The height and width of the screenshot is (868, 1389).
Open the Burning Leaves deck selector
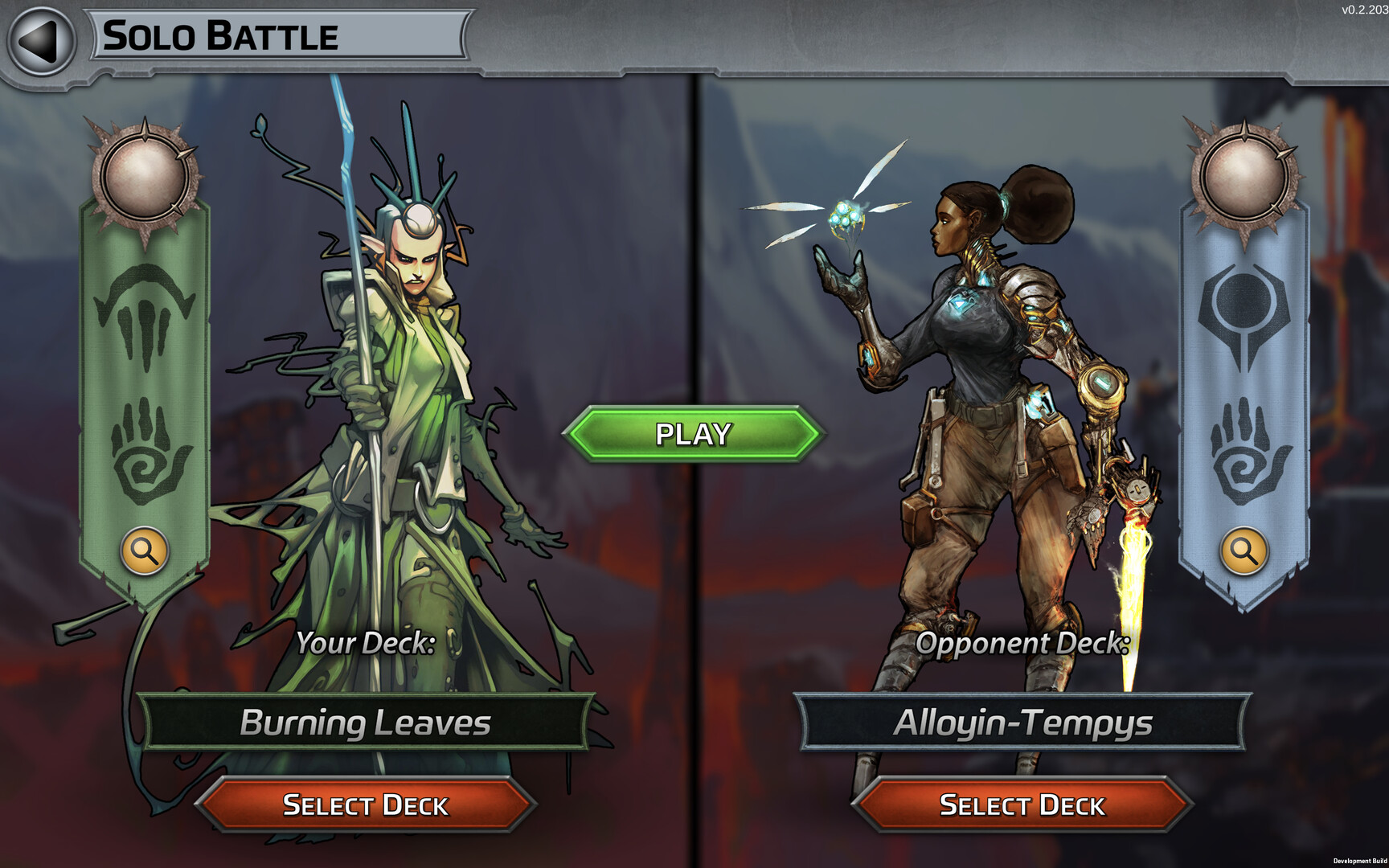pyautogui.click(x=366, y=723)
